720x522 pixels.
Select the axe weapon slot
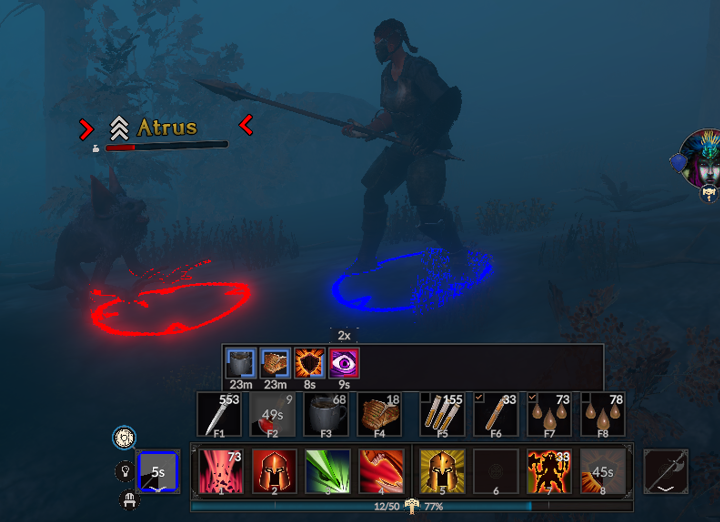point(665,471)
